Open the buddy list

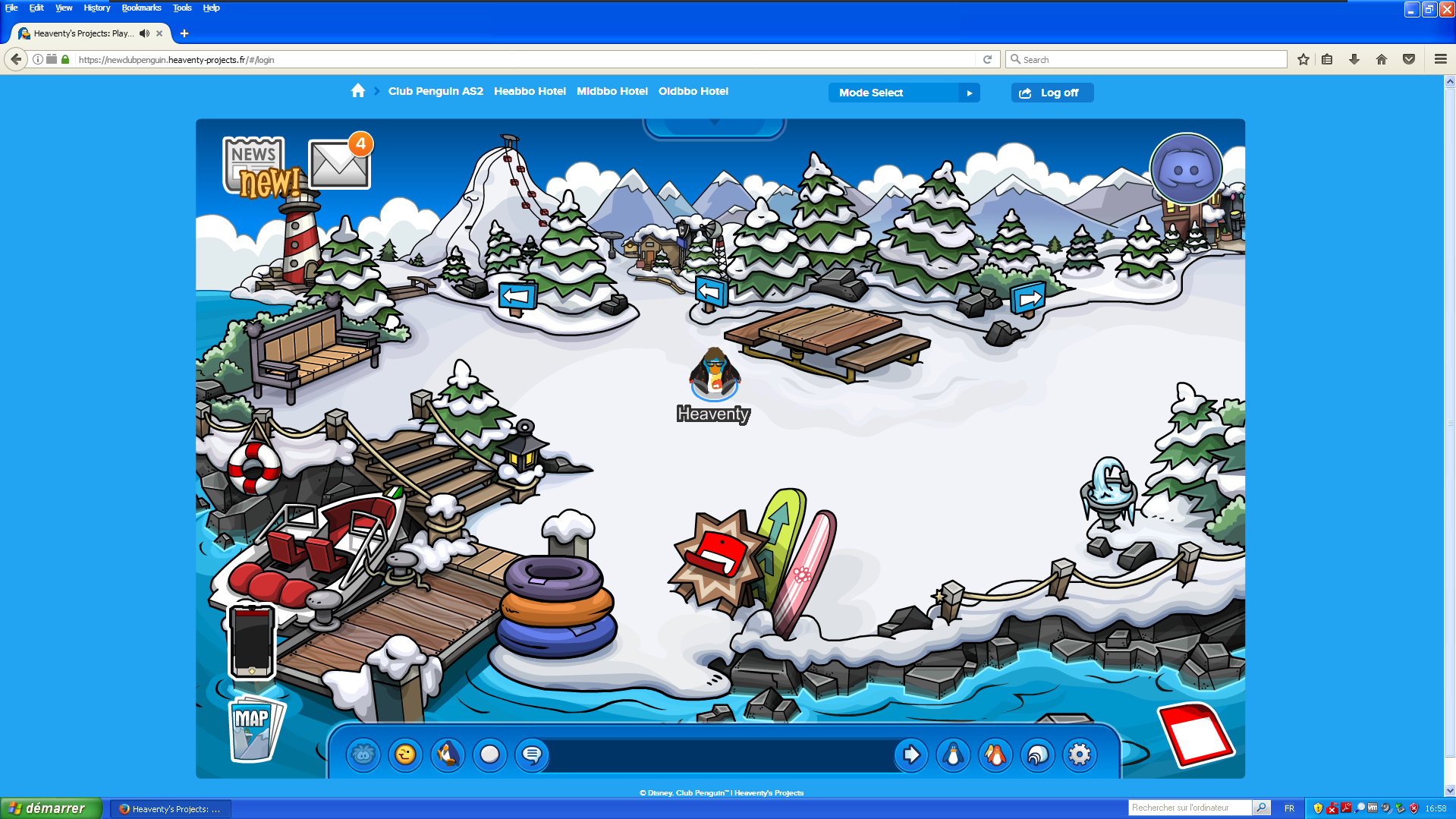(995, 755)
